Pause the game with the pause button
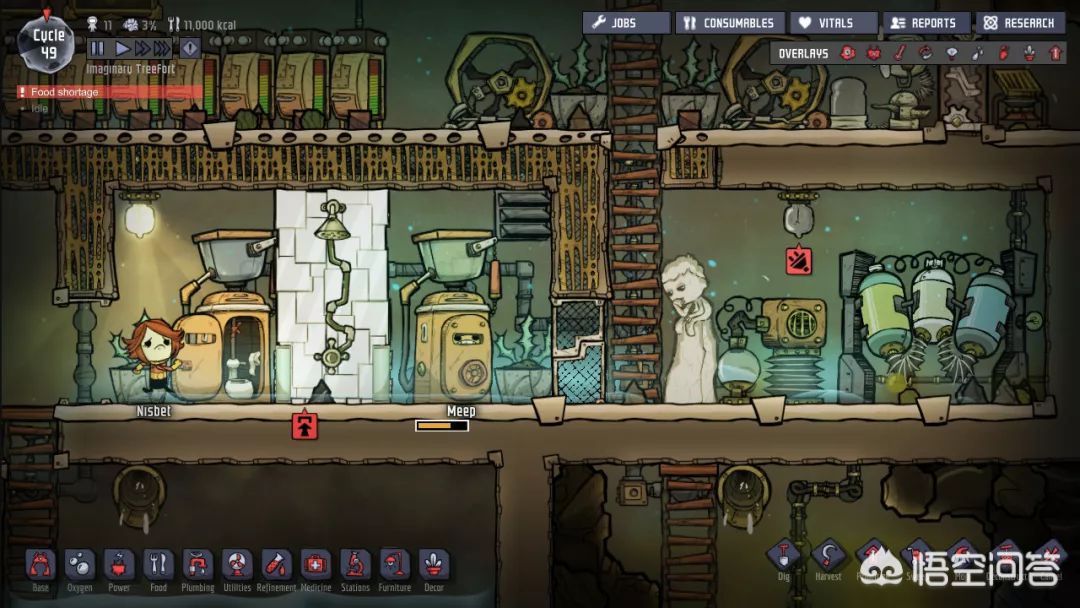The width and height of the screenshot is (1080, 608). point(97,47)
